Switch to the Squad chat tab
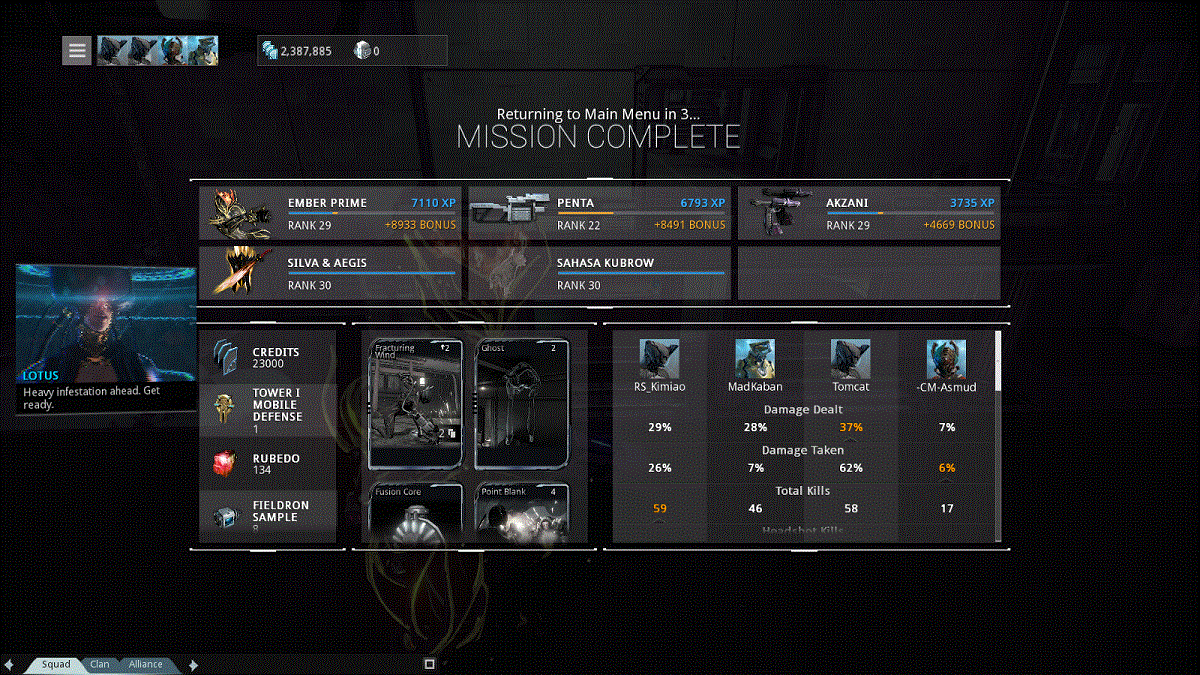Viewport: 1200px width, 675px height. pos(55,664)
